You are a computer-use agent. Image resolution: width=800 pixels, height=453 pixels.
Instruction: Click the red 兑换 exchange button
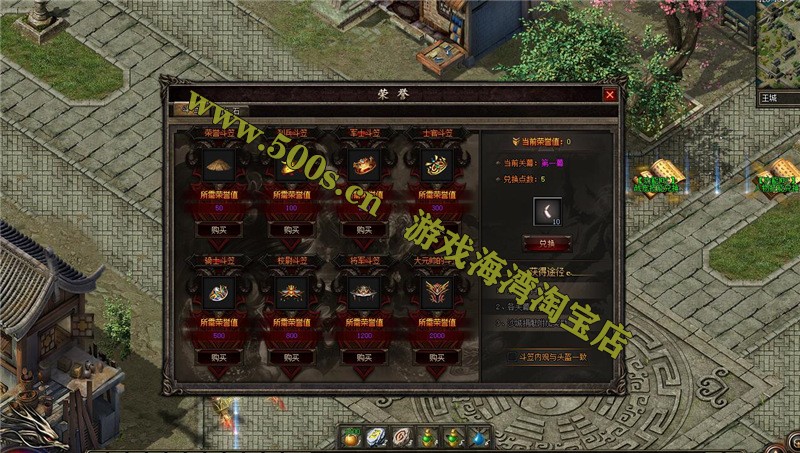click(546, 243)
